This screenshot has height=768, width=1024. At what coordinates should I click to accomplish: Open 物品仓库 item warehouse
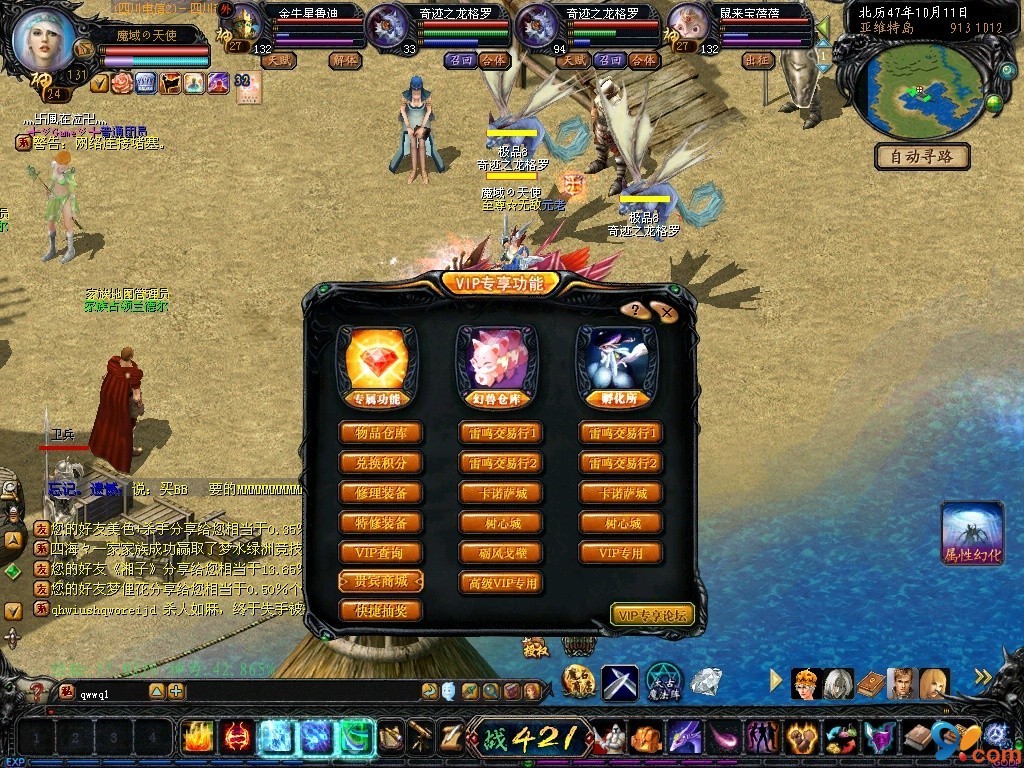(381, 433)
